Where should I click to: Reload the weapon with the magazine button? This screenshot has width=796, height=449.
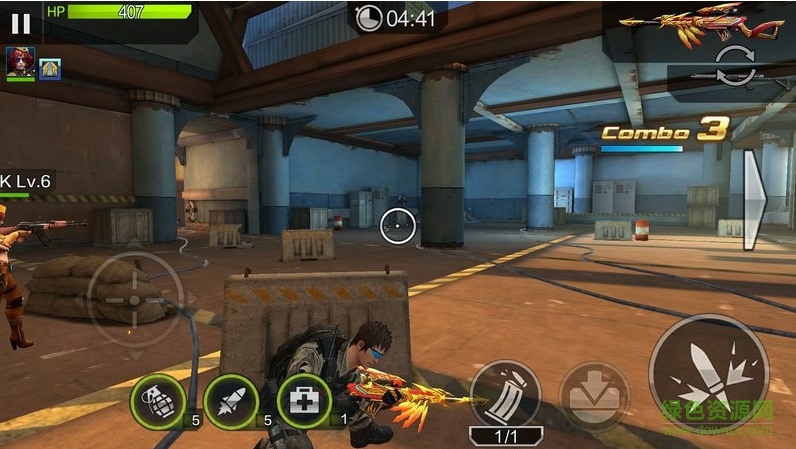[x=505, y=393]
